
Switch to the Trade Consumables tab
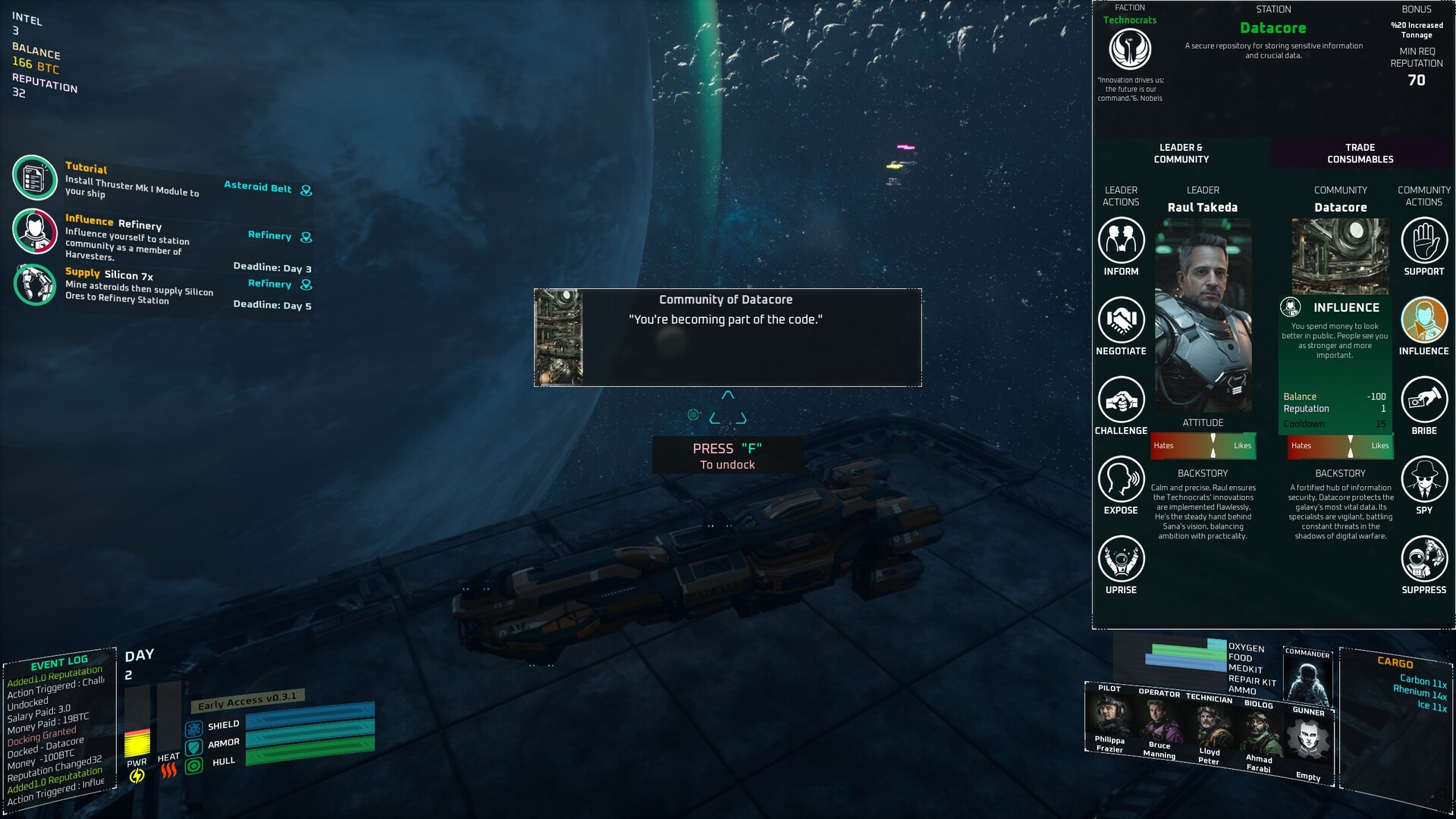(x=1360, y=153)
